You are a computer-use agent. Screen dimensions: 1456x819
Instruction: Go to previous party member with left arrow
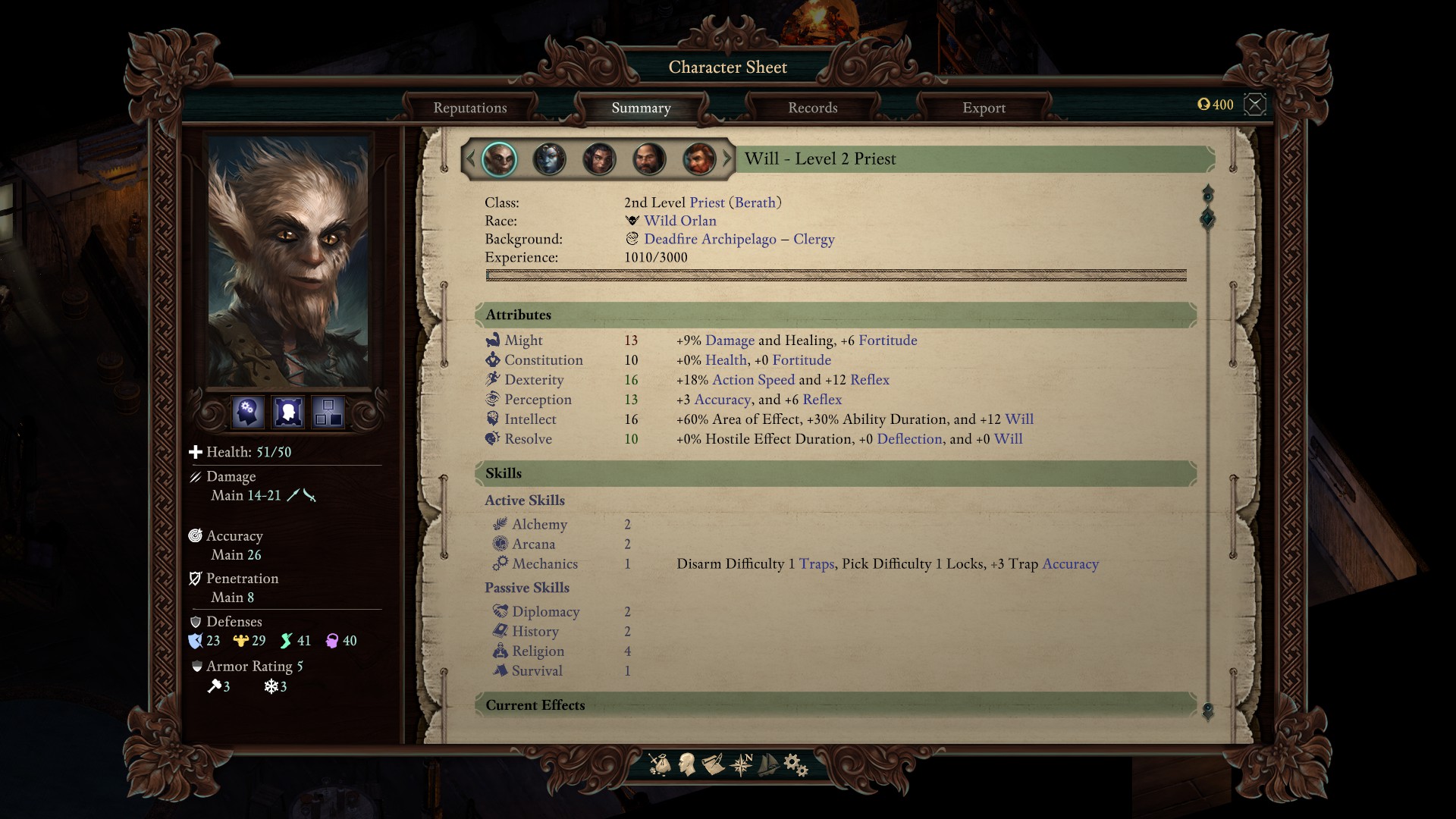470,158
